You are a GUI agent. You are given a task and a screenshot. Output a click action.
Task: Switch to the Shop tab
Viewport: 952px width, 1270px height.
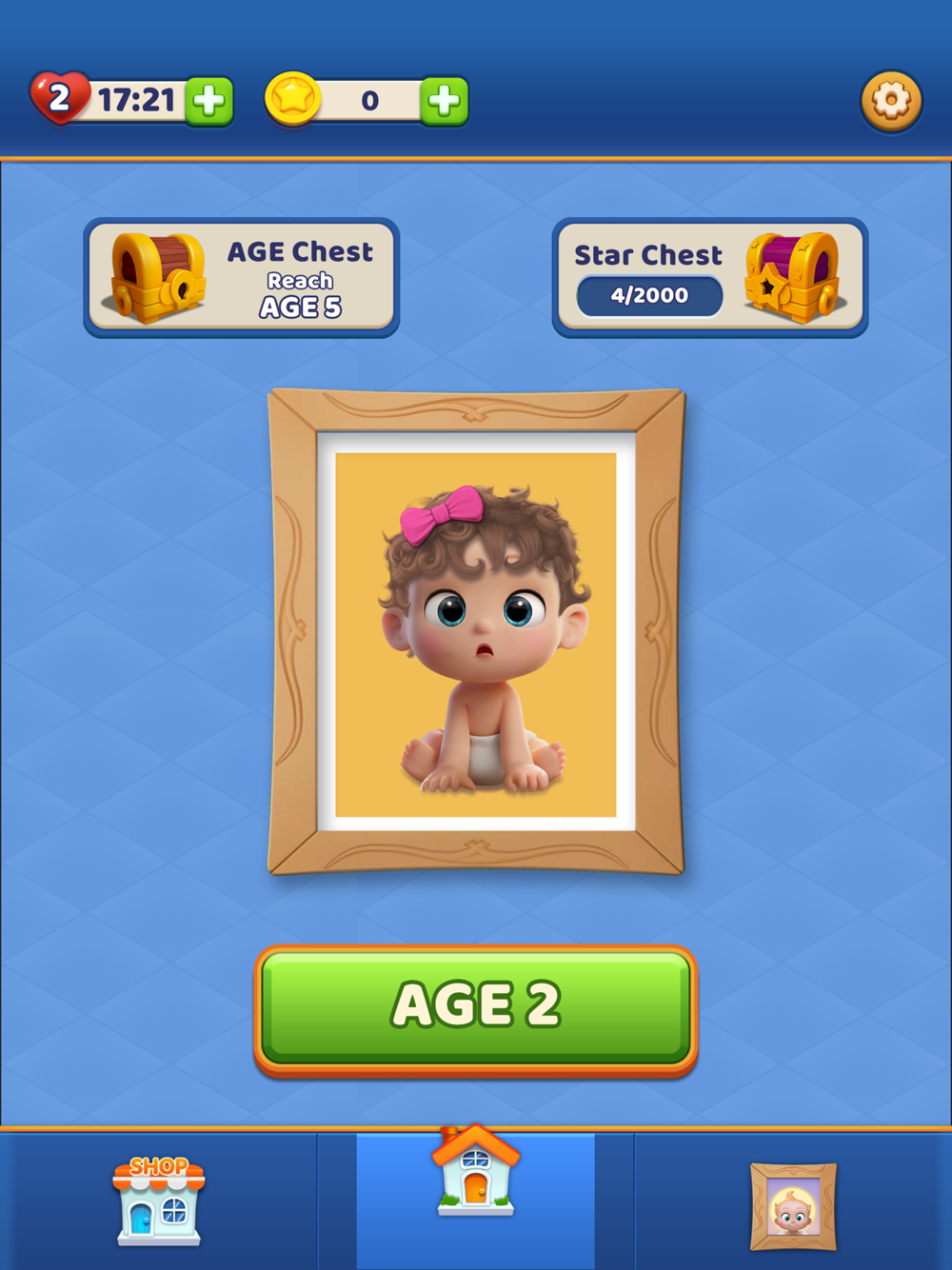coord(158,1200)
